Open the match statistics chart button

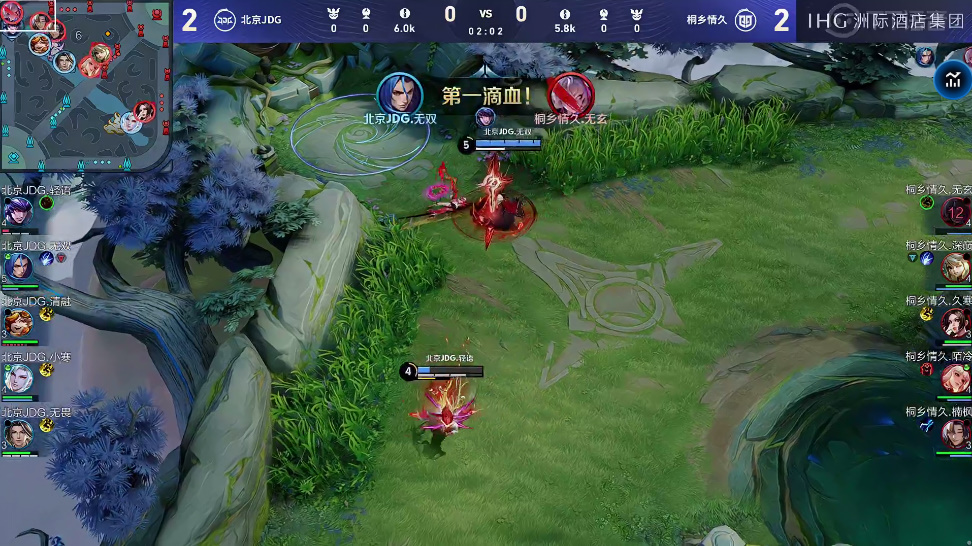952,81
